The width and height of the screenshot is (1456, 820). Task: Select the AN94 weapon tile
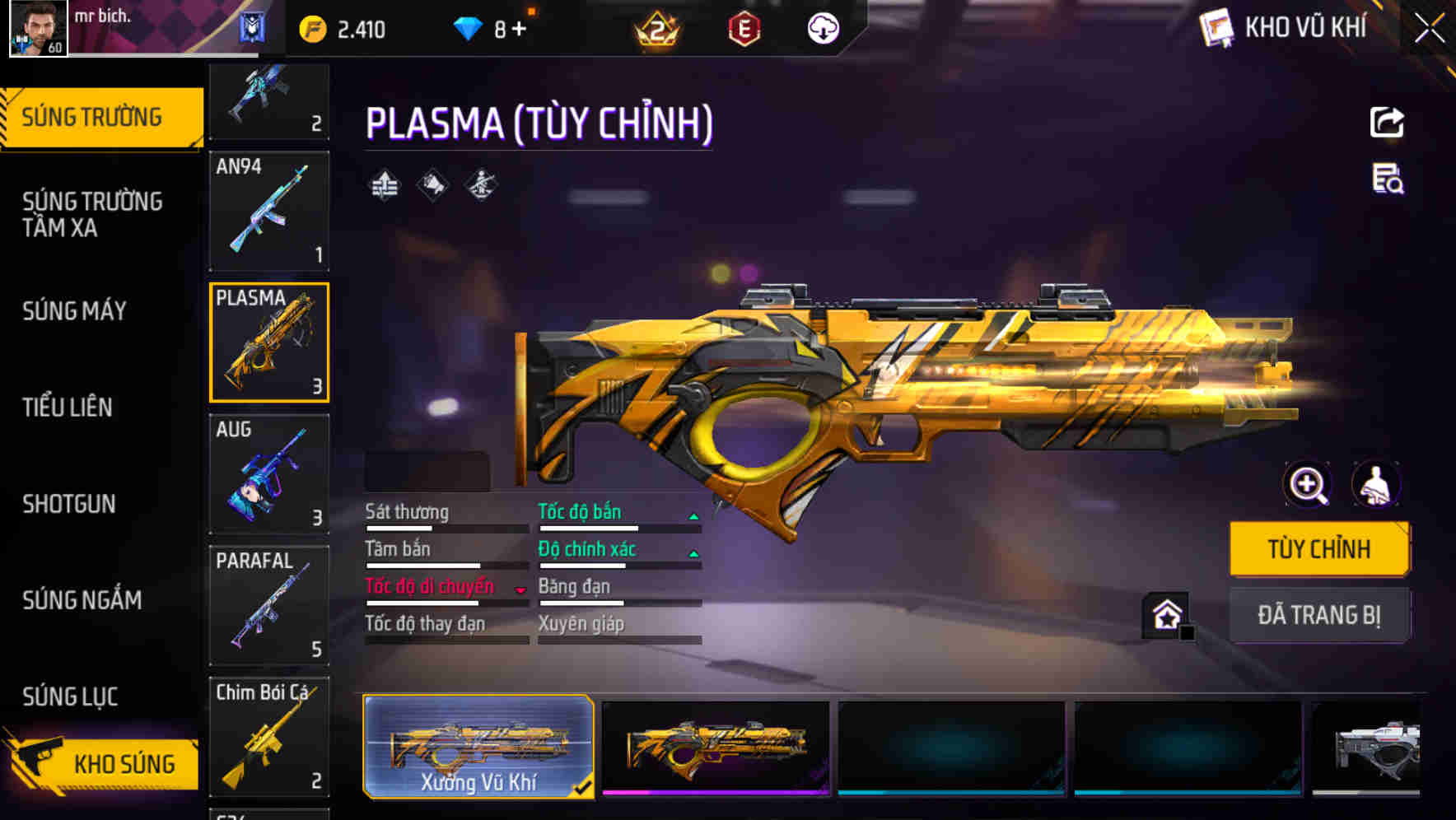pyautogui.click(x=269, y=211)
